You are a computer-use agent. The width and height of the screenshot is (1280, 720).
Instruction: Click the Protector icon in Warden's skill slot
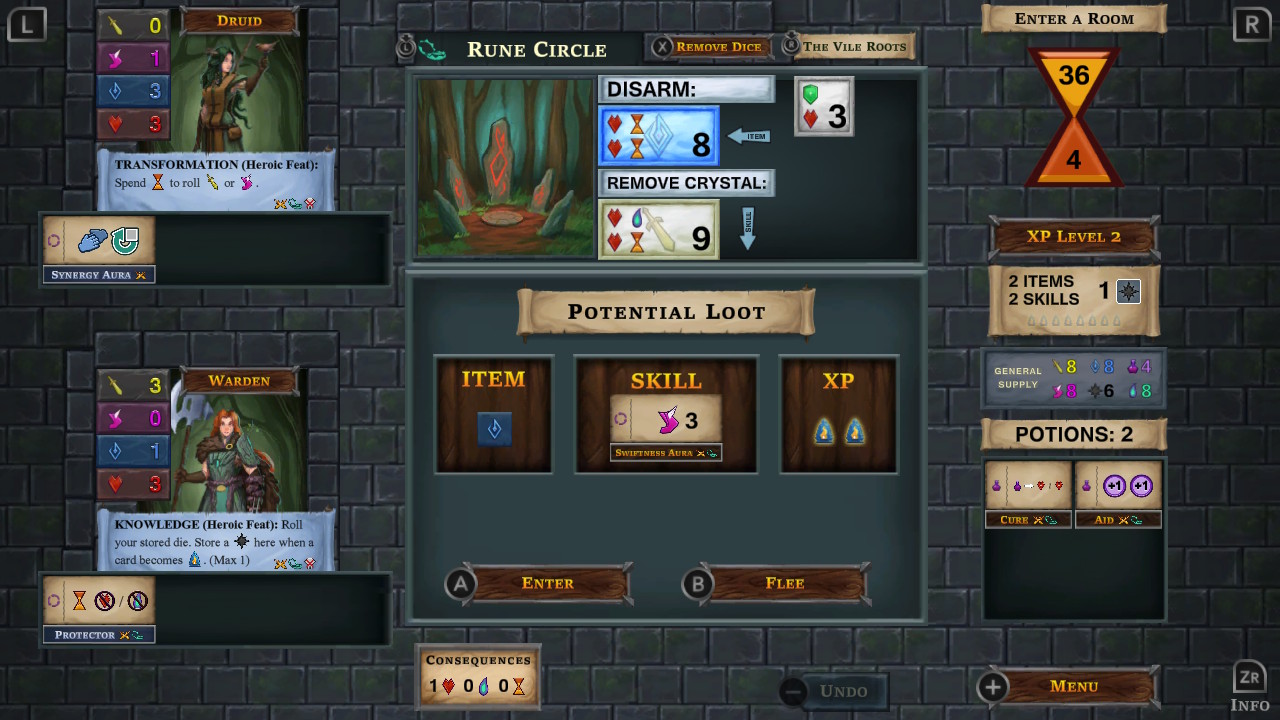[98, 601]
